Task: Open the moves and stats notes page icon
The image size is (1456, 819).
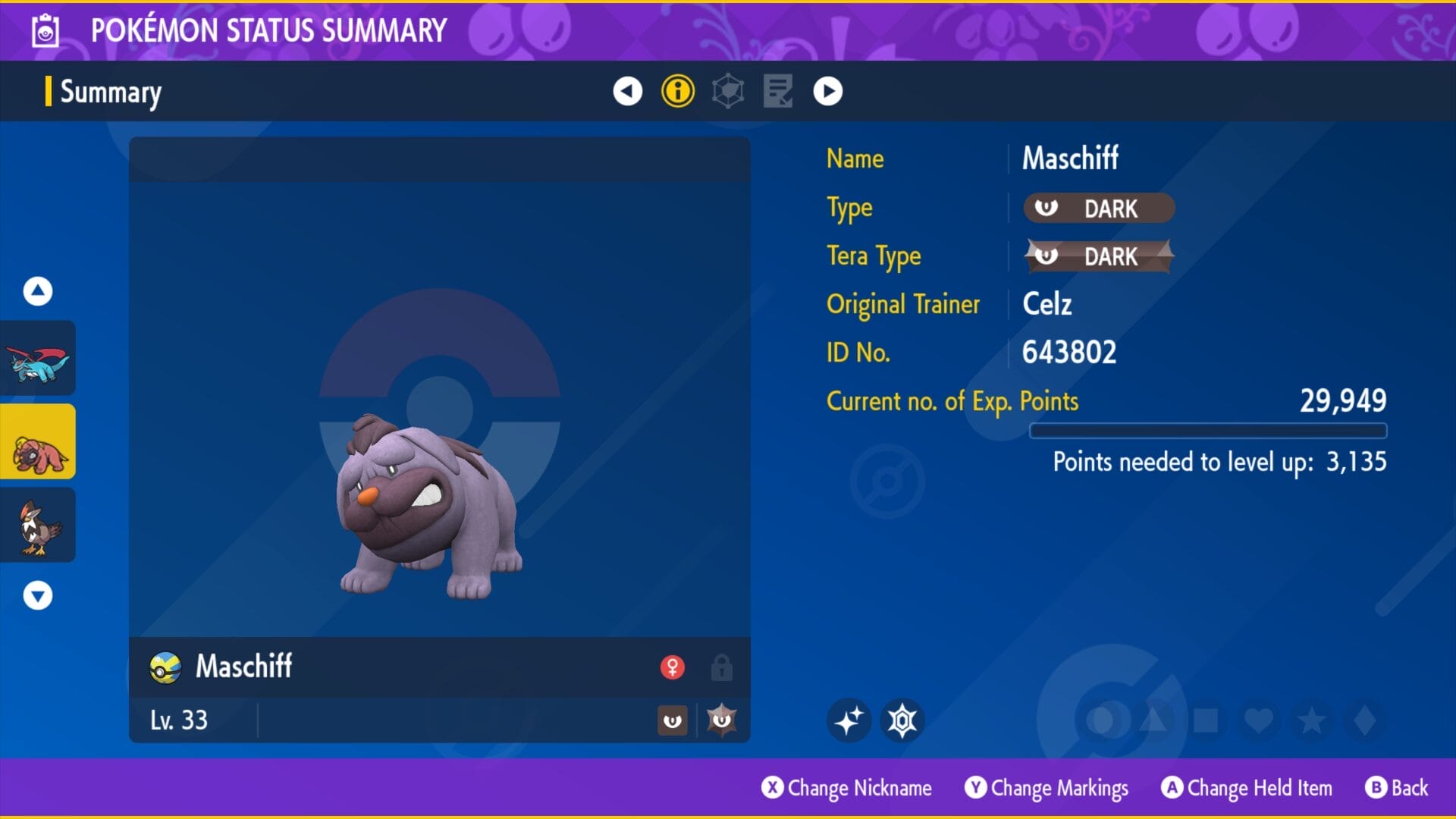Action: point(777,91)
